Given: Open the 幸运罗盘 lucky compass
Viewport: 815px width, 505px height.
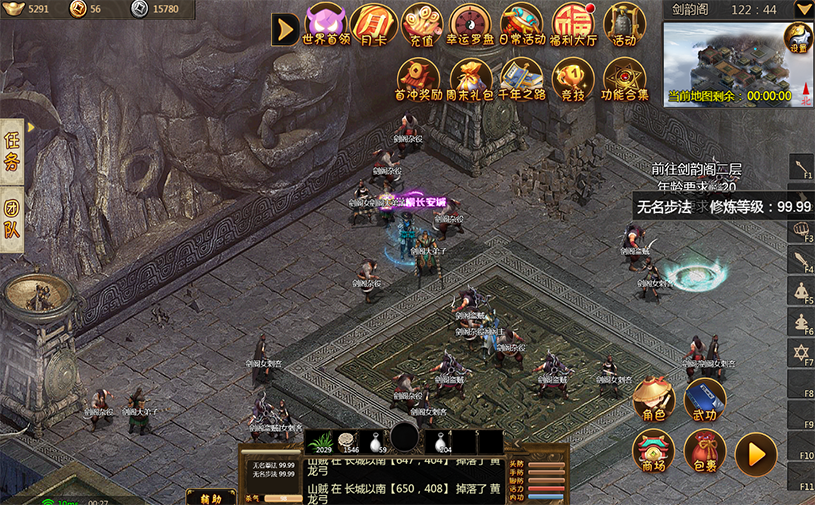Looking at the screenshot, I should click(x=471, y=24).
